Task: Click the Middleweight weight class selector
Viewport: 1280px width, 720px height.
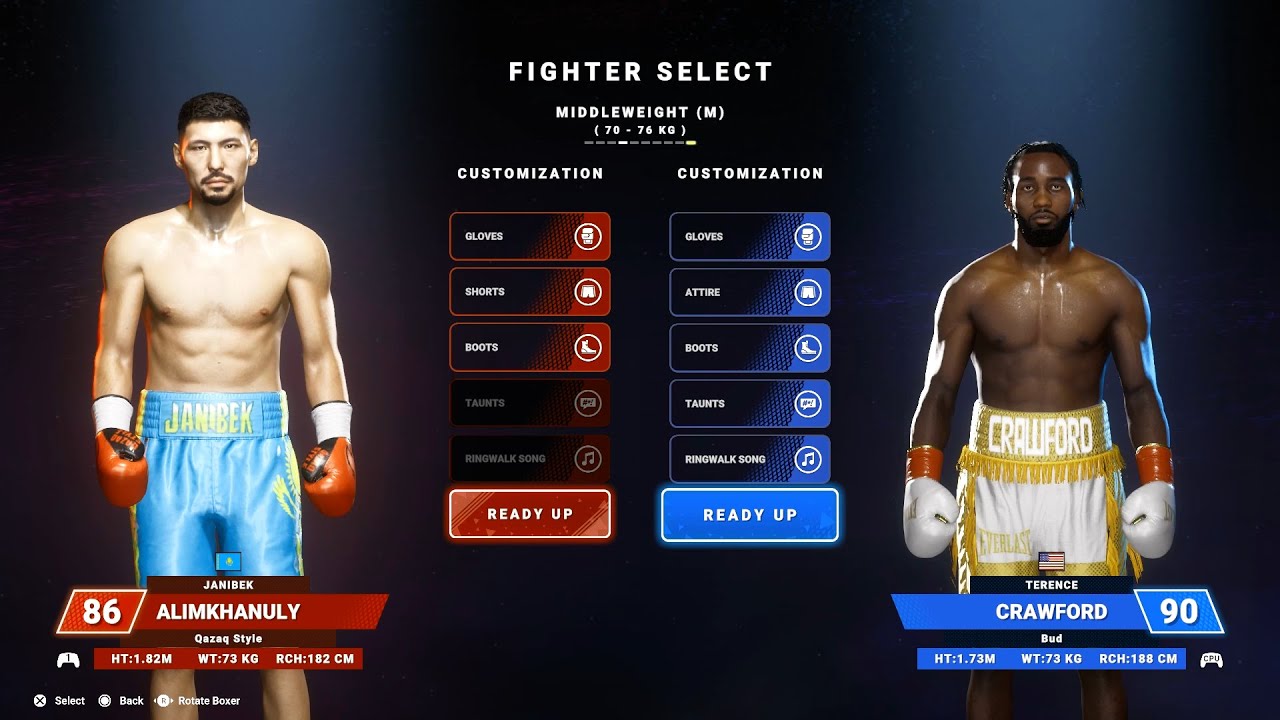Action: tap(640, 113)
